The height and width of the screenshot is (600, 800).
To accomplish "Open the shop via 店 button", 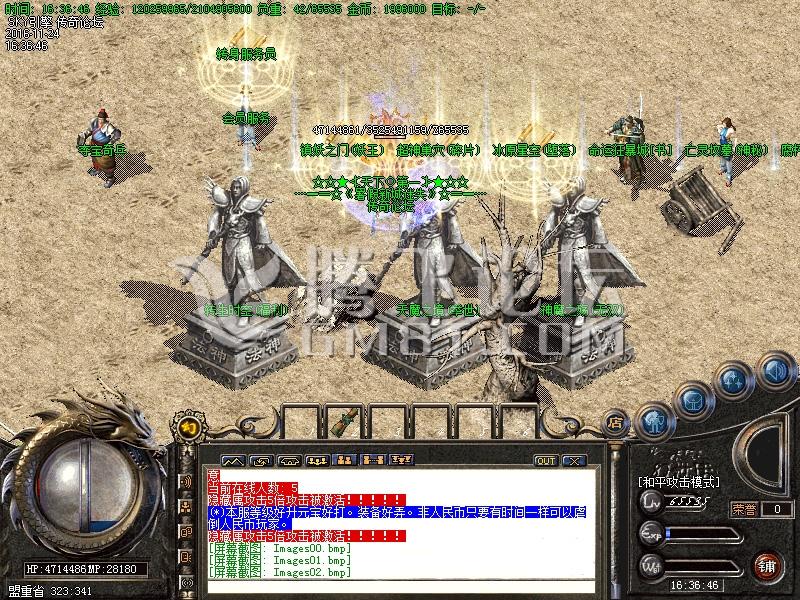I will pos(614,423).
